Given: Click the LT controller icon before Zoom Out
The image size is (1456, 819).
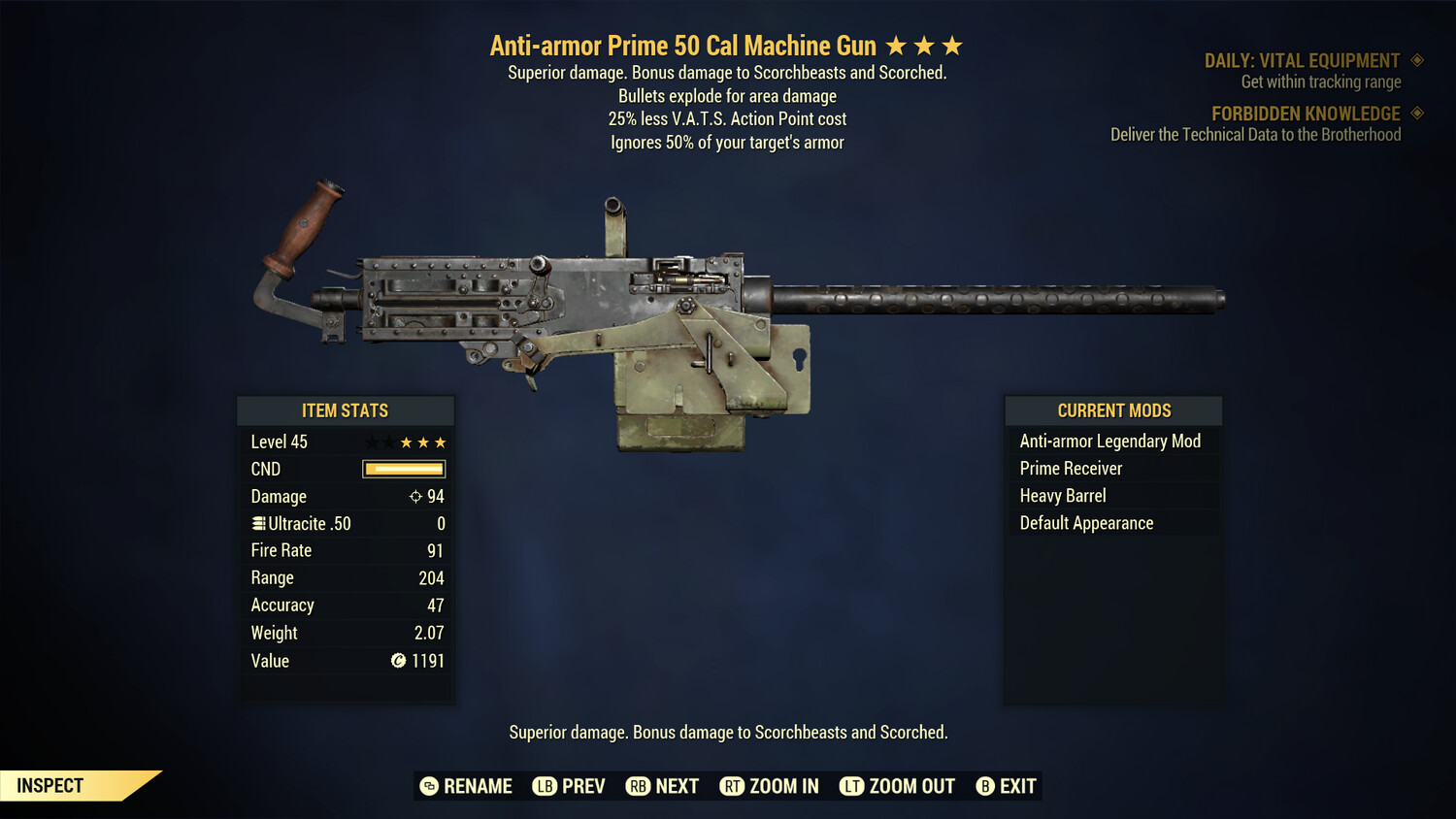Looking at the screenshot, I should click(851, 786).
